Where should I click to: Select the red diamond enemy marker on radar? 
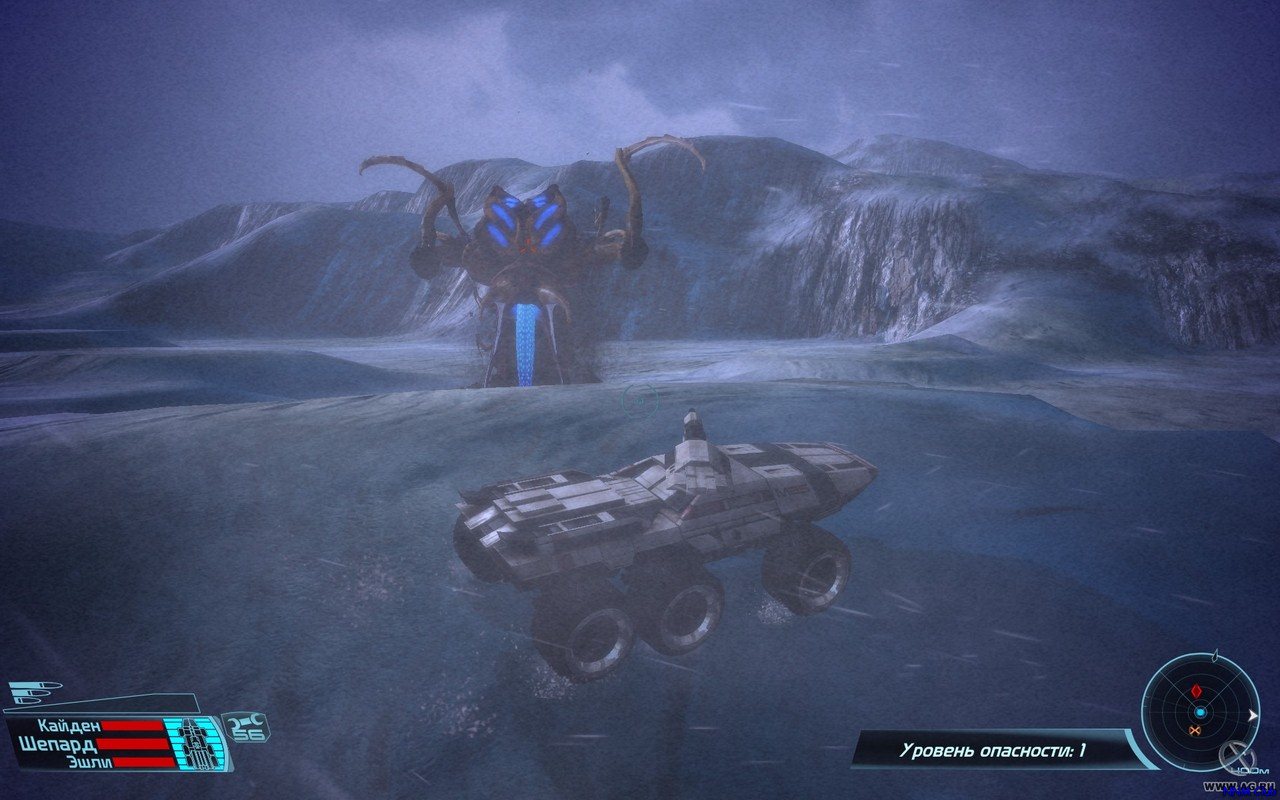coord(1197,691)
